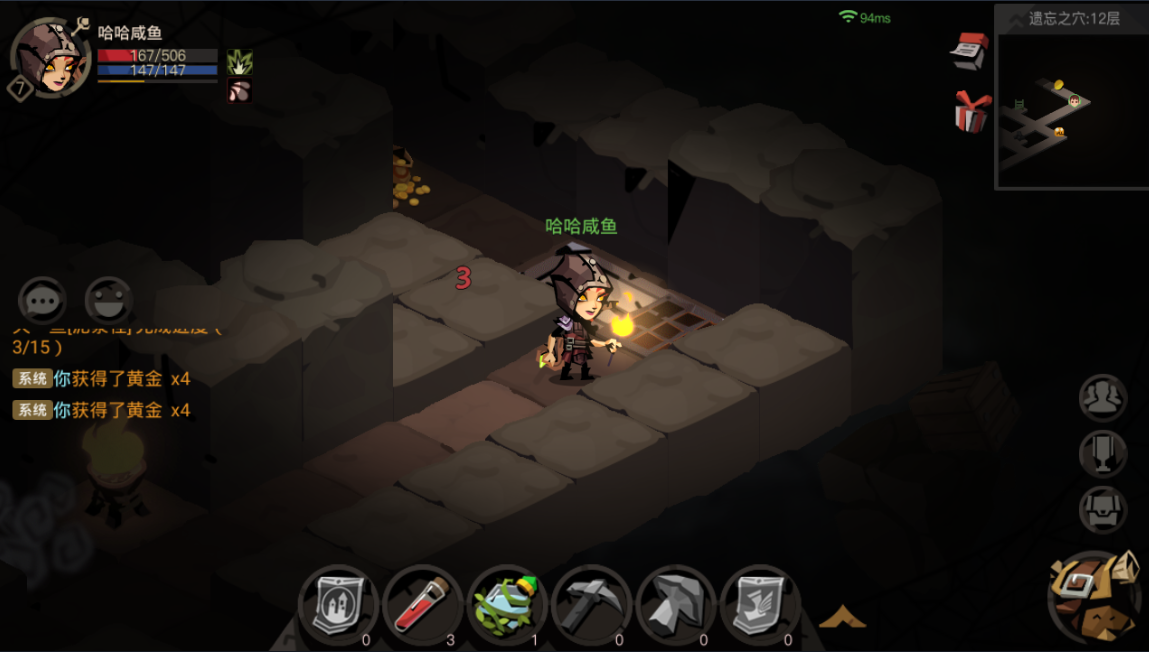Use the red health potion slot
Screen dimensions: 1149x652
point(422,603)
